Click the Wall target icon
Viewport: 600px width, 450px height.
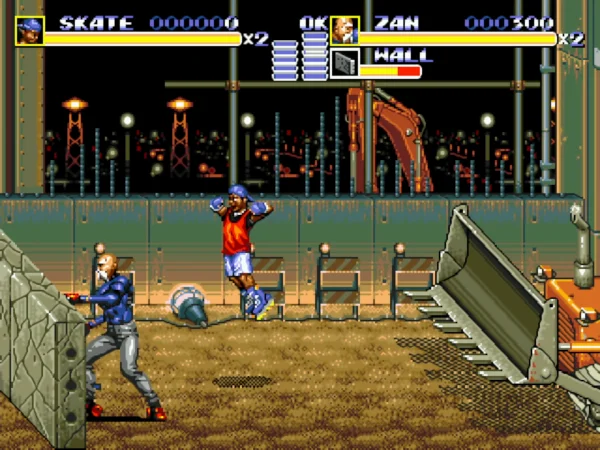(x=344, y=63)
